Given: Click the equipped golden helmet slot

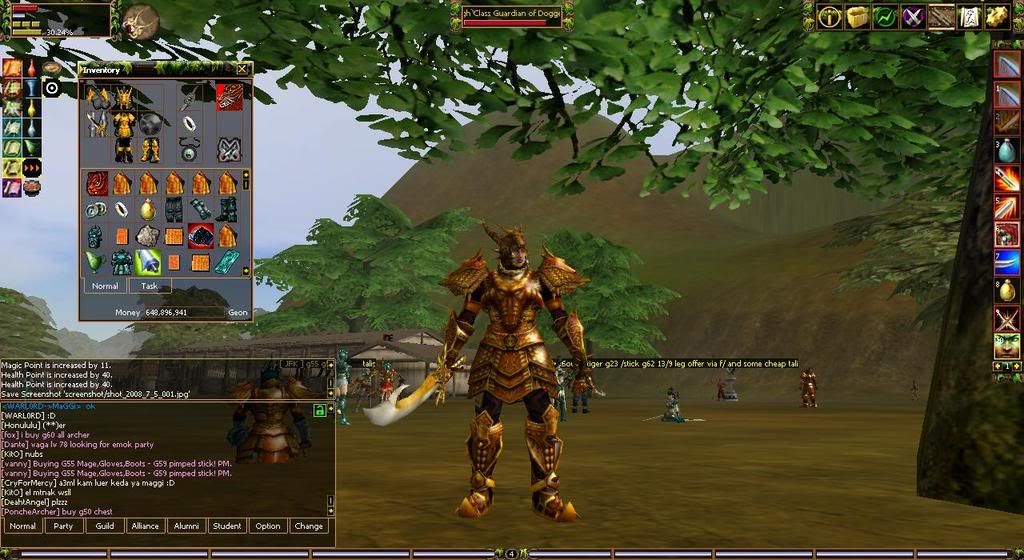Looking at the screenshot, I should (124, 97).
